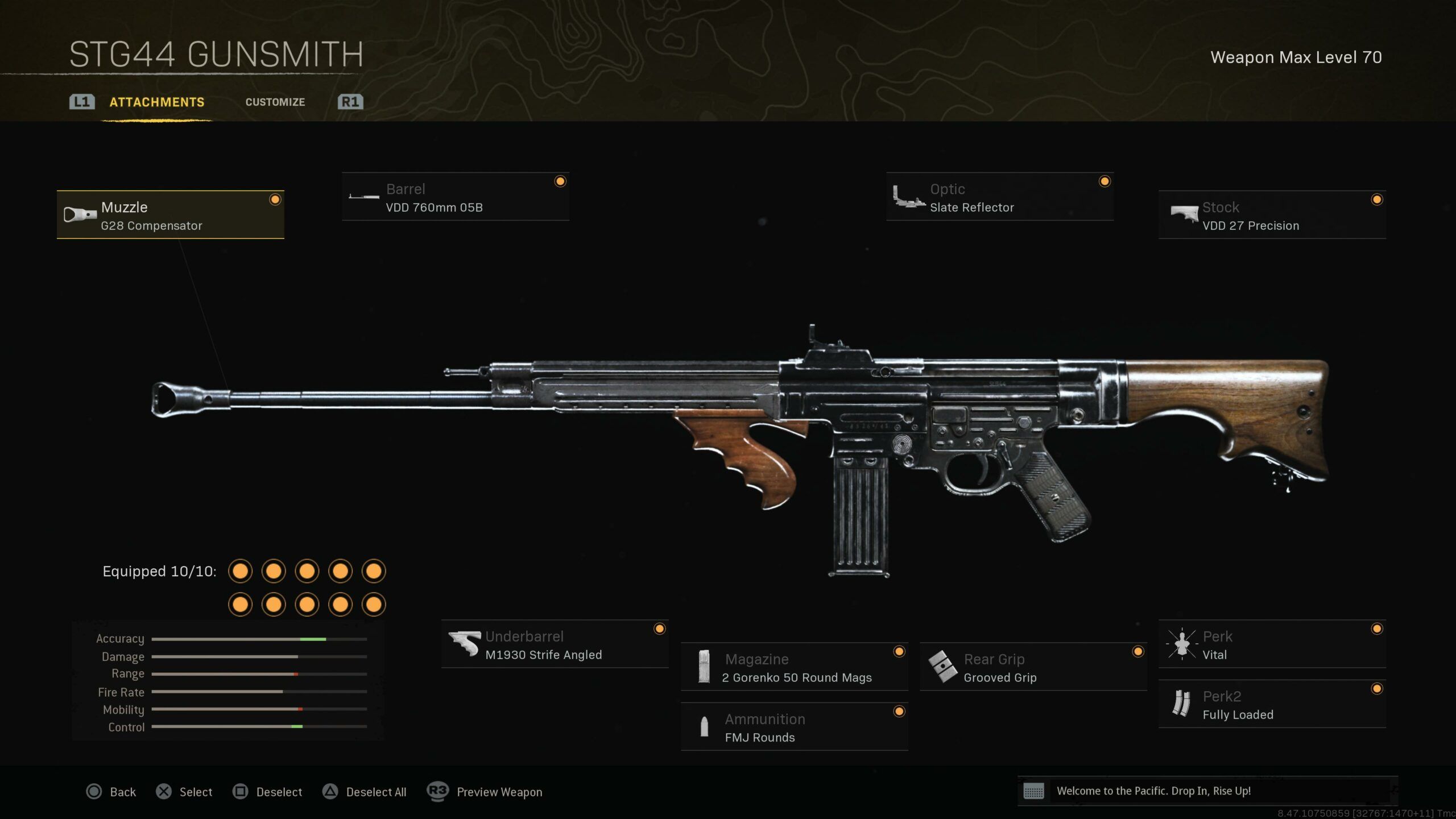The image size is (1456, 819).
Task: Click the orange dot on the Optic slot
Action: pos(1105,181)
